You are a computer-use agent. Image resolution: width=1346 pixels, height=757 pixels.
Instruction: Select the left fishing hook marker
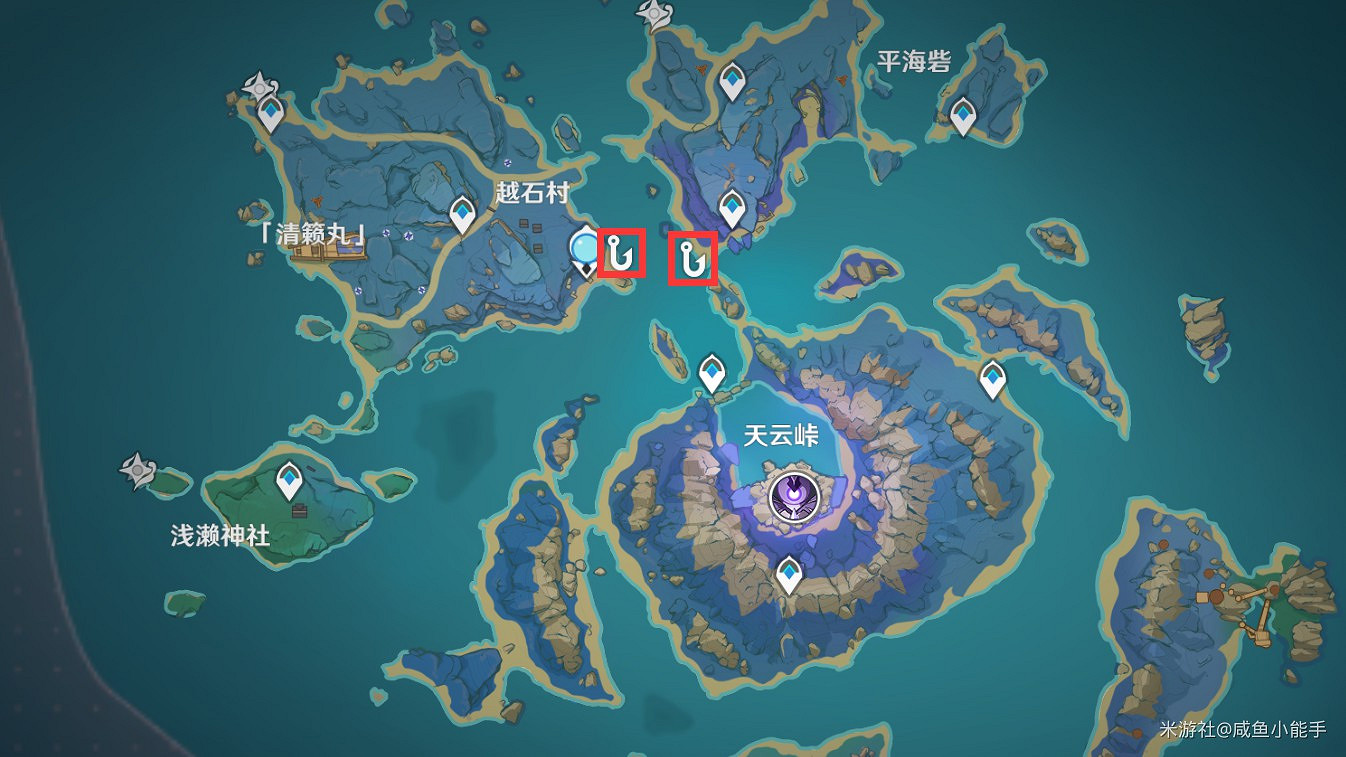pyautogui.click(x=620, y=254)
